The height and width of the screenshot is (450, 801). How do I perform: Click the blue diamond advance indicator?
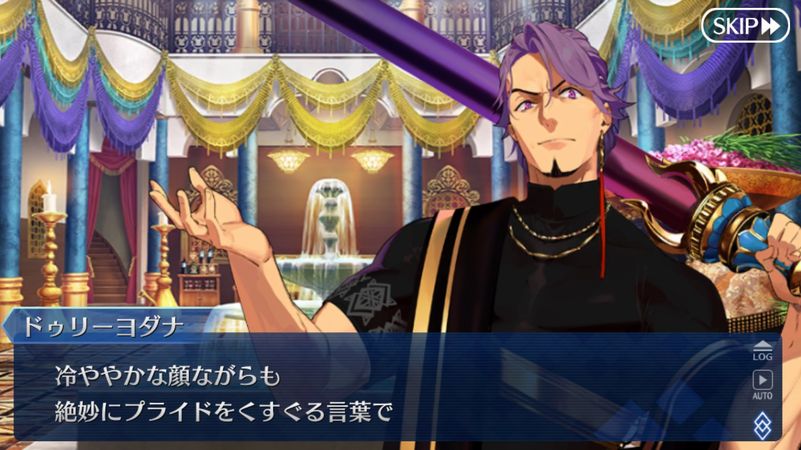tap(762, 423)
